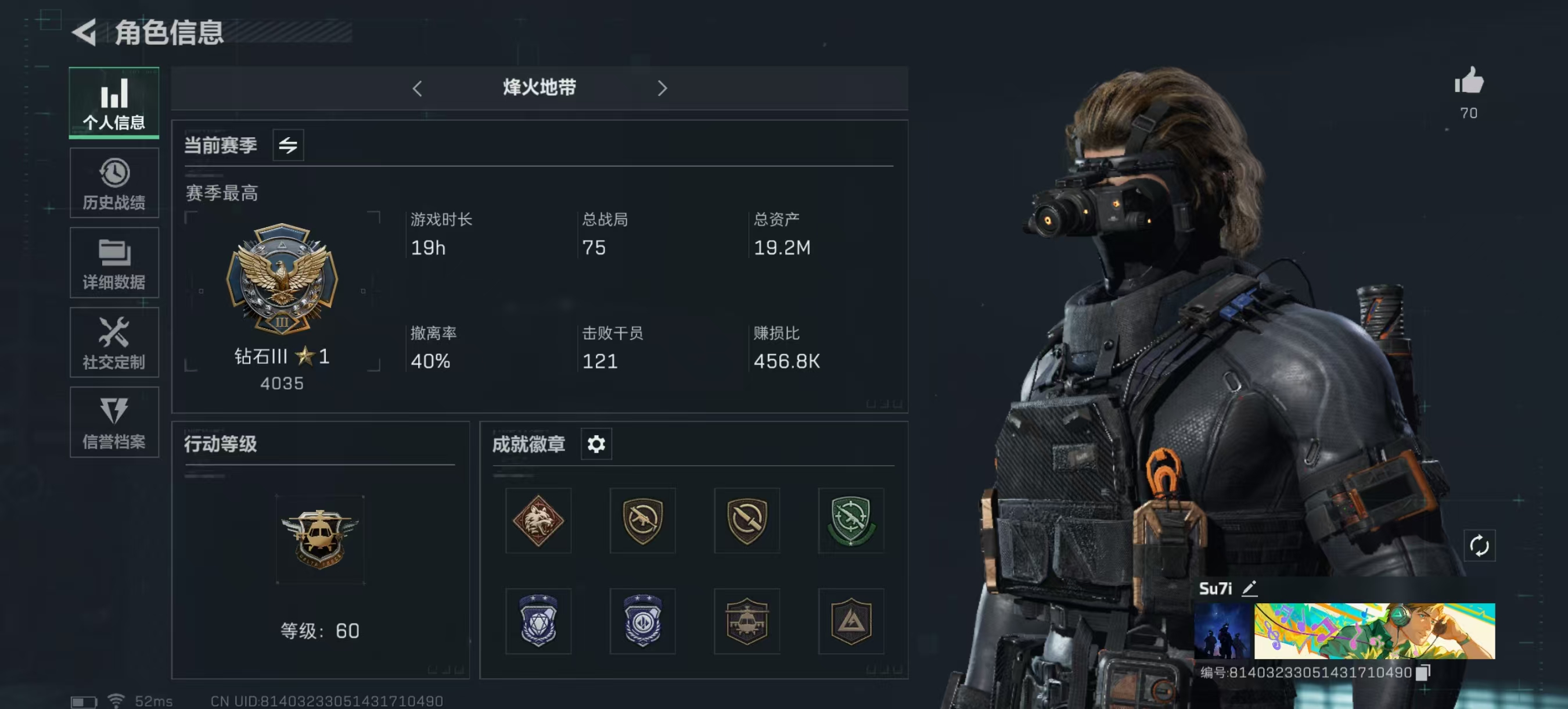Select the 社交定制 tab
This screenshot has width=1568, height=709.
pos(114,343)
